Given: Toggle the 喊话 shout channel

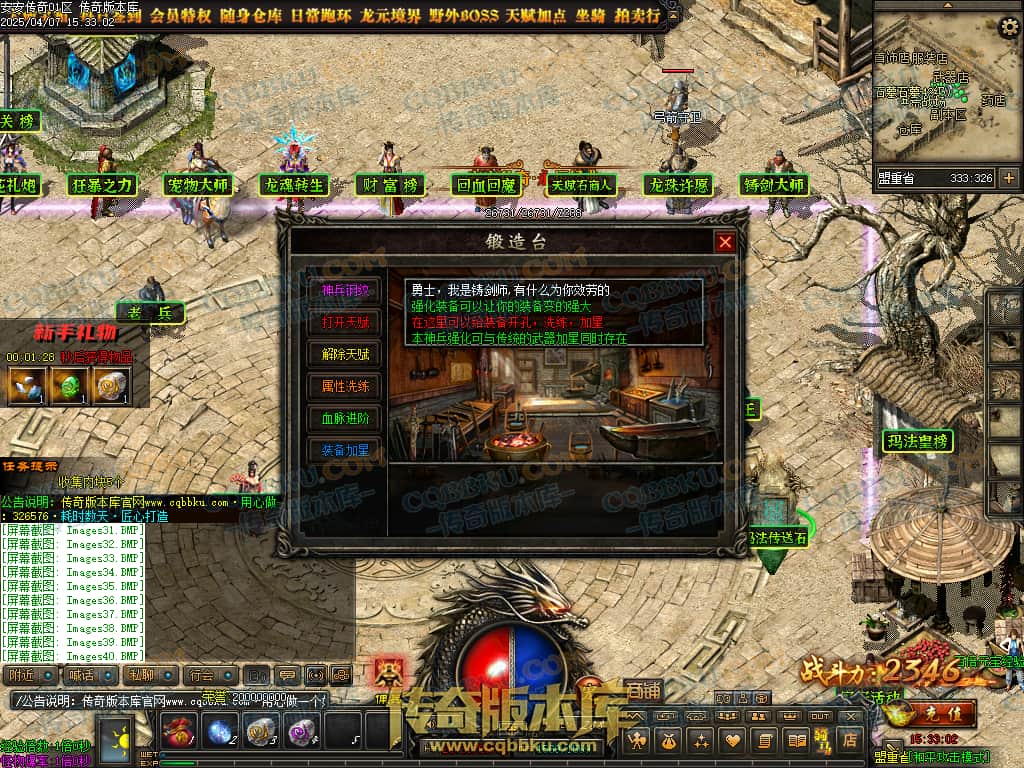Looking at the screenshot, I should coord(89,676).
